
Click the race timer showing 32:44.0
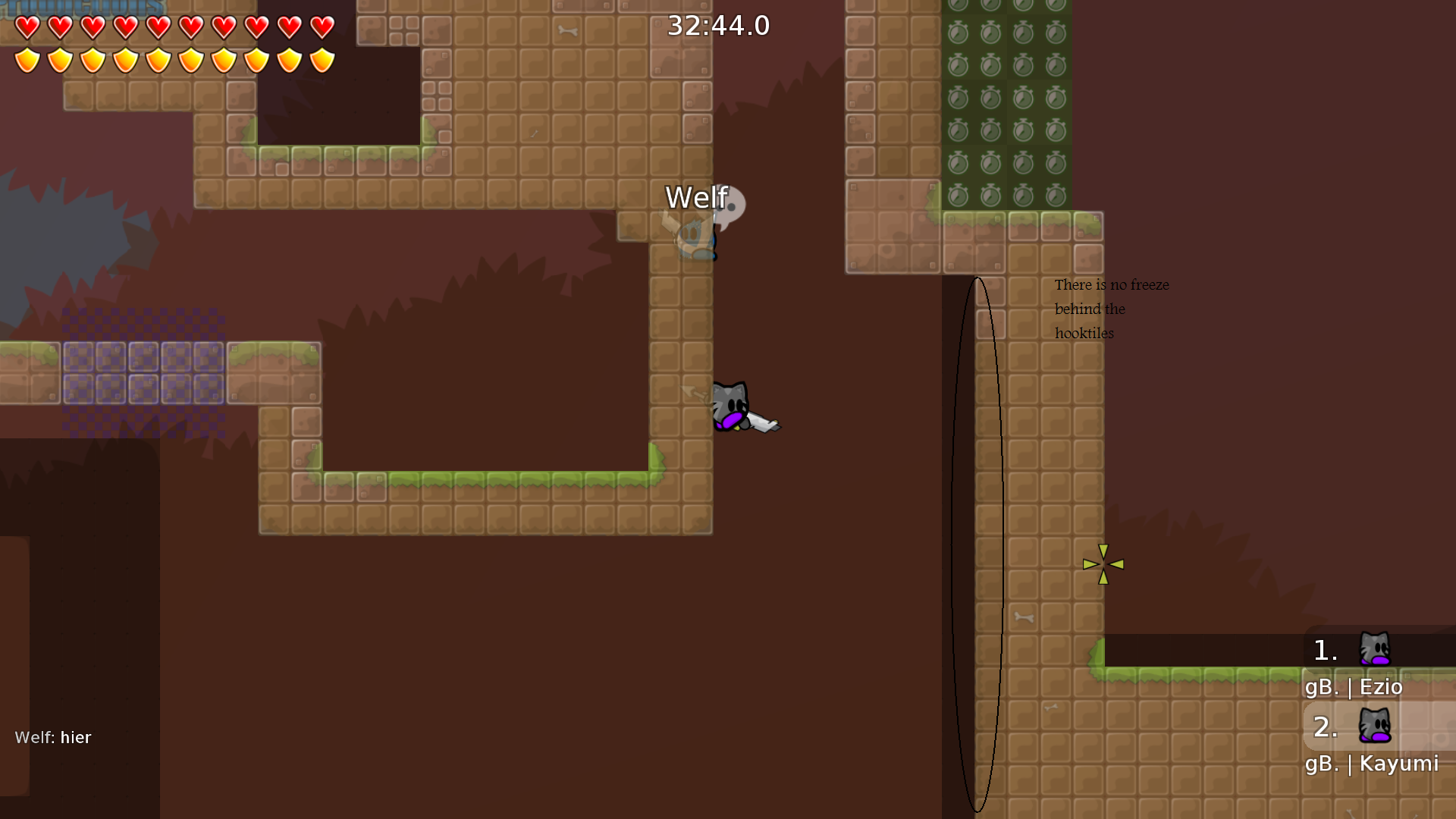(x=717, y=25)
